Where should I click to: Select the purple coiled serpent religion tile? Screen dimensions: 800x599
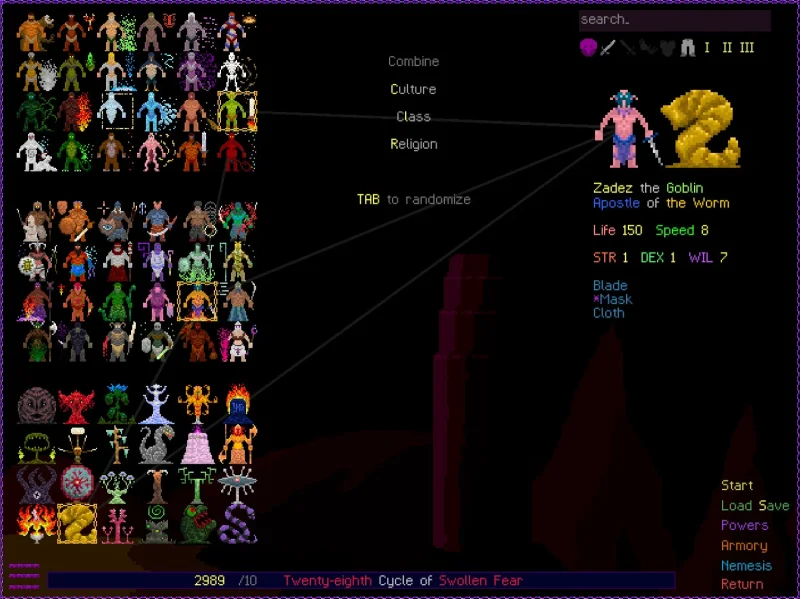click(237, 523)
